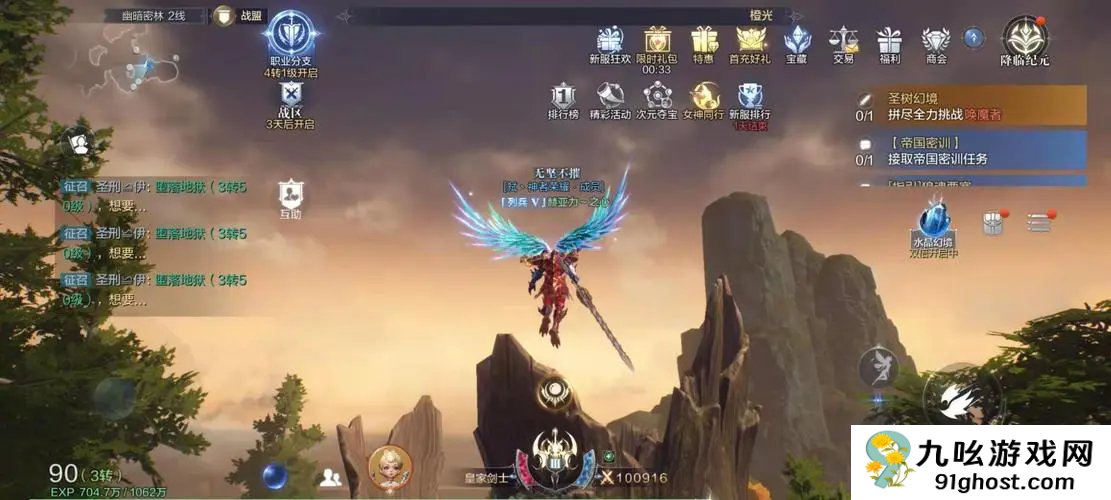Viewport: 1111px width, 500px height.
Task: Open the 福利 welfare gift box
Action: pos(889,41)
